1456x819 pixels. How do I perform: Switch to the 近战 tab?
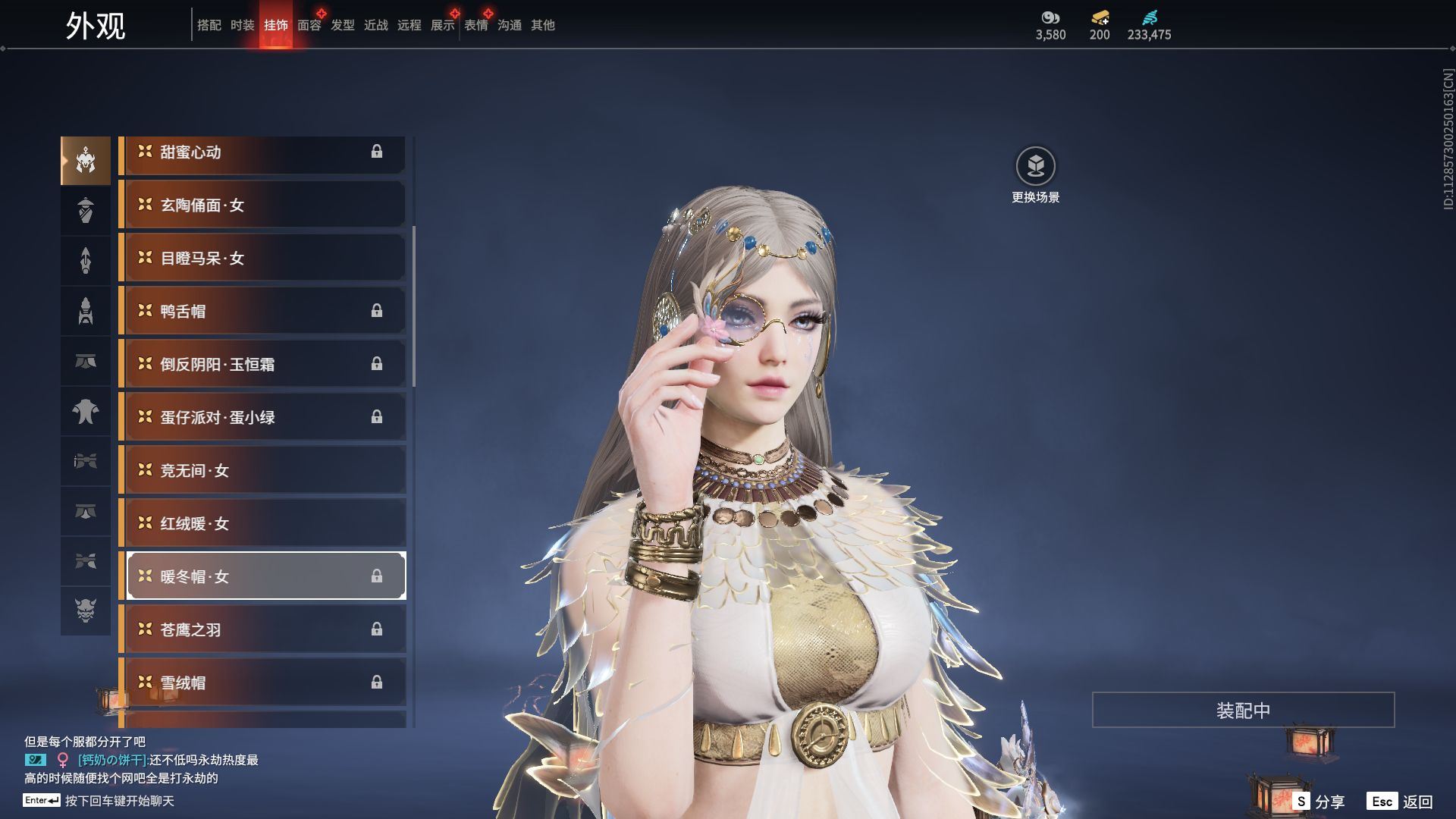[375, 25]
